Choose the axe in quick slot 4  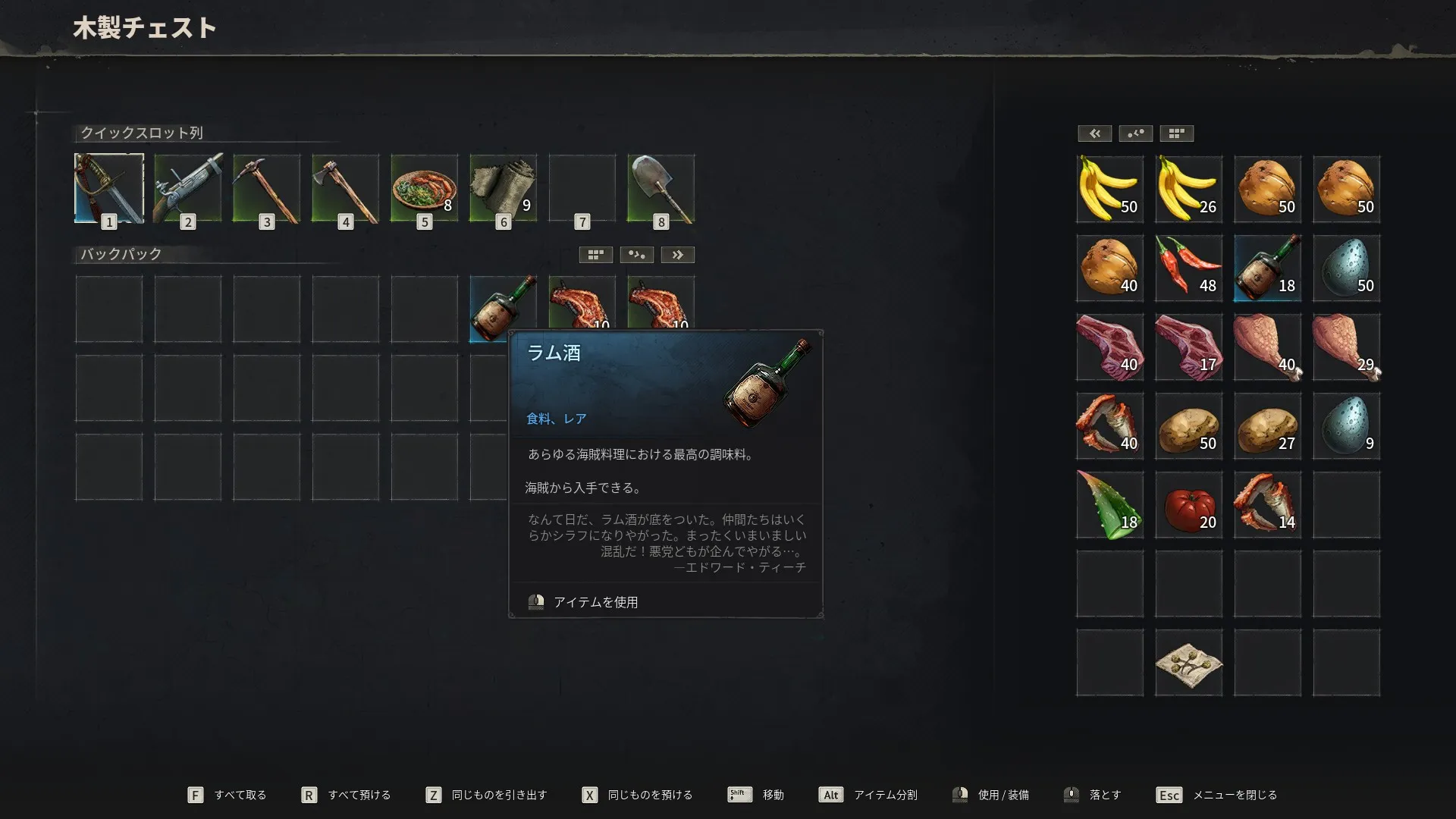346,188
